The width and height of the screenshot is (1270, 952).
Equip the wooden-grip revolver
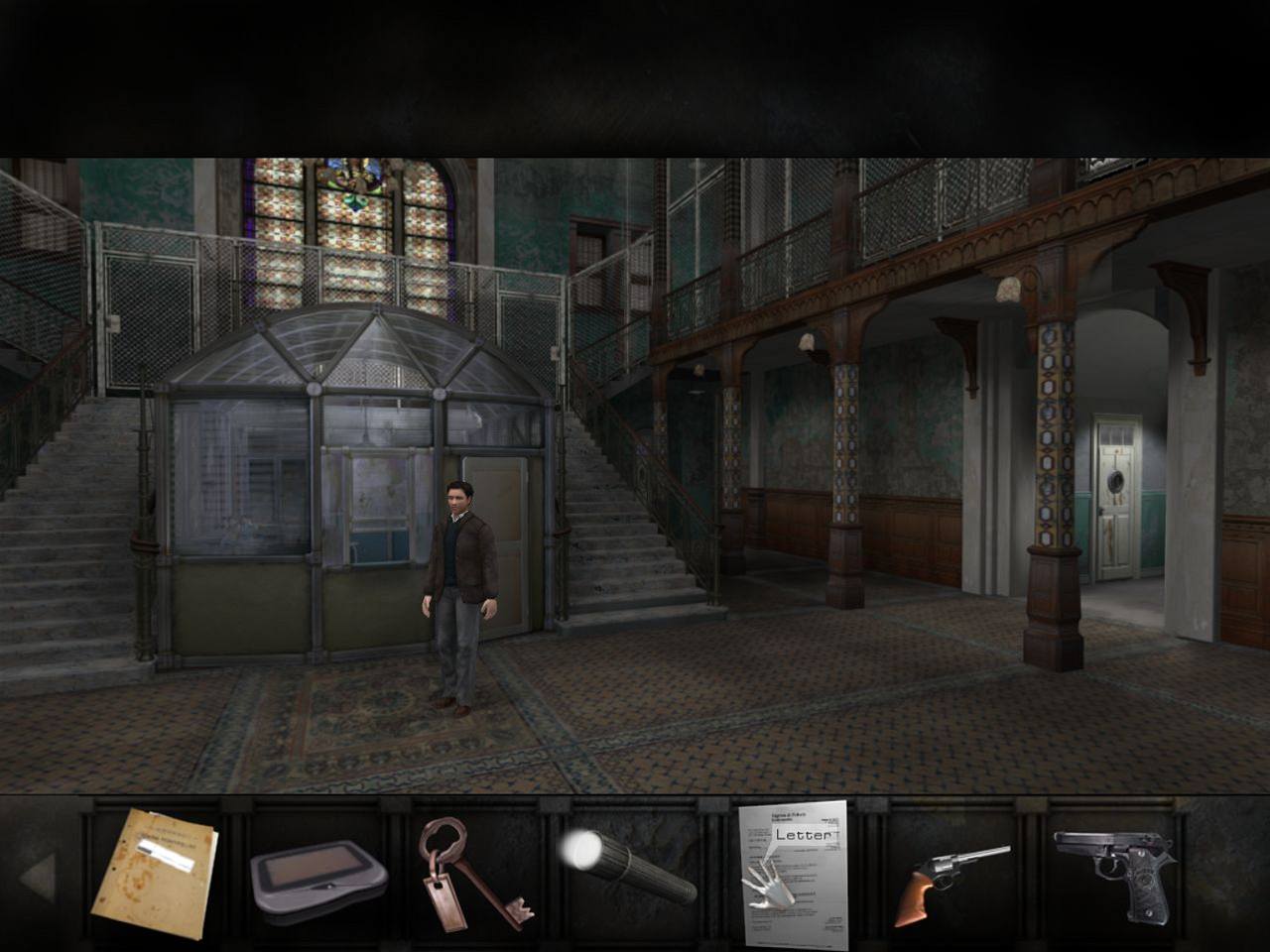tap(950, 878)
